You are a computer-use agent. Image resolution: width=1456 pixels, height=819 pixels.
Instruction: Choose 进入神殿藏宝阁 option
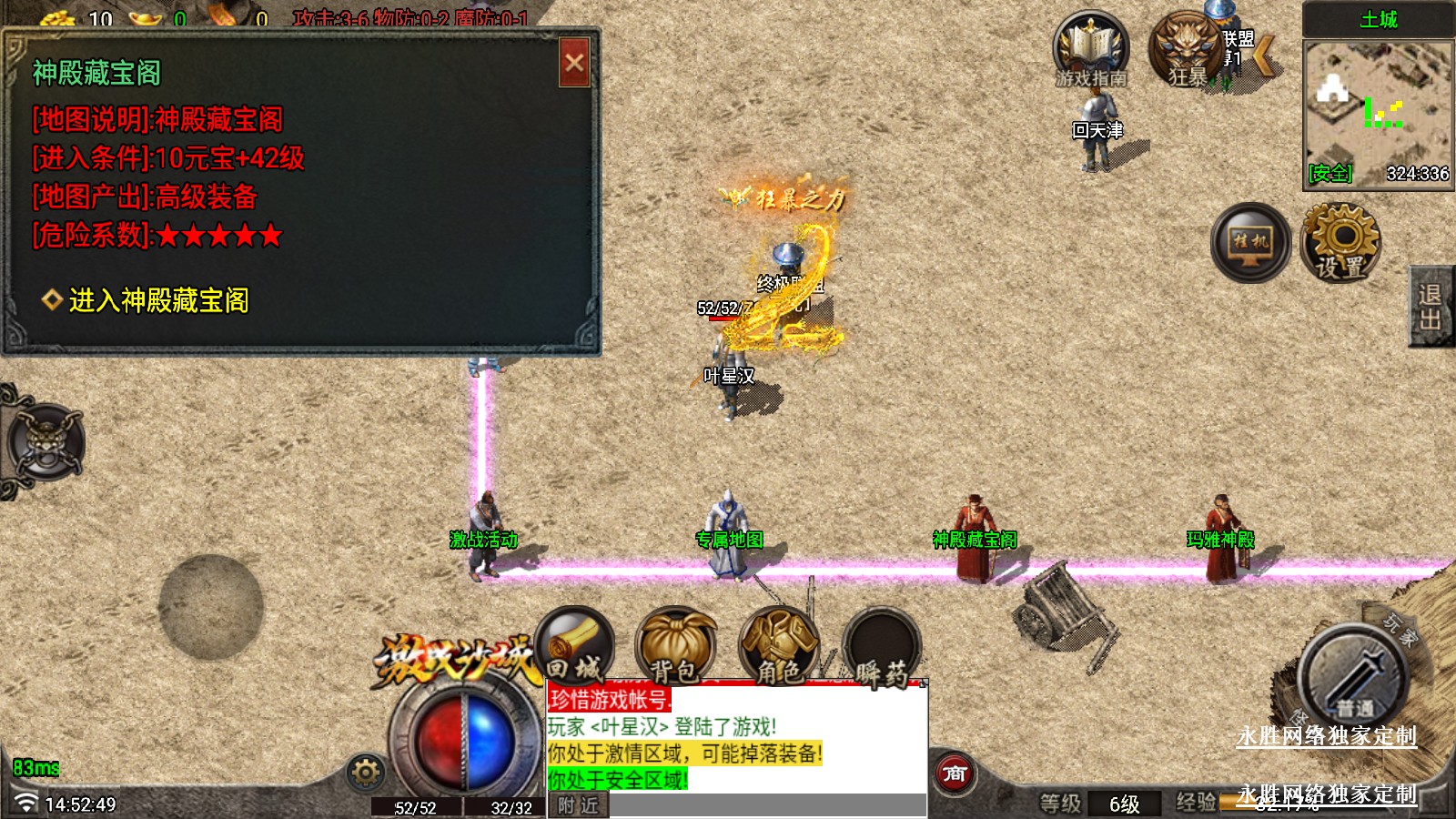158,300
